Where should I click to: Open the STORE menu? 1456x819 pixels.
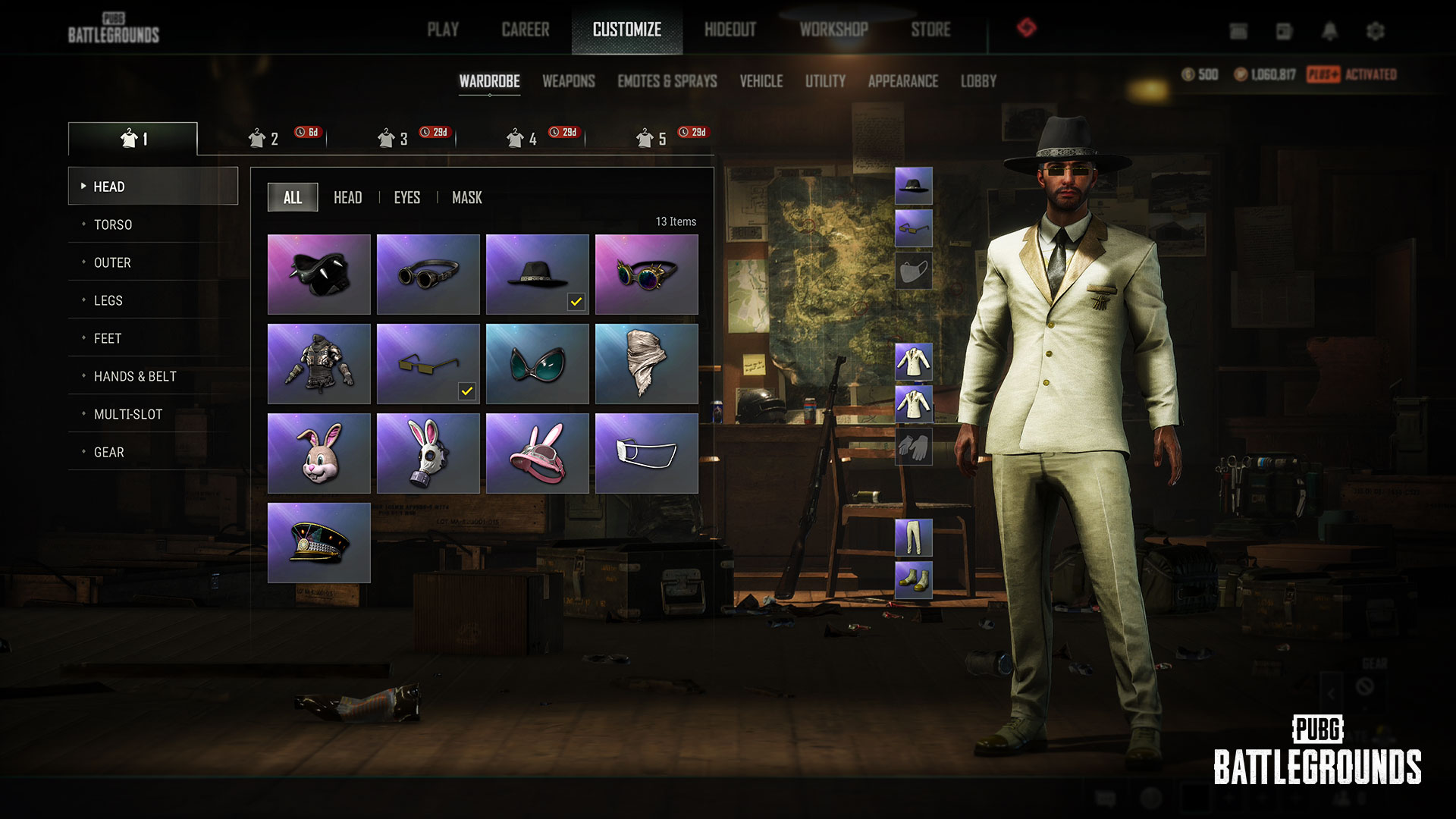[930, 30]
